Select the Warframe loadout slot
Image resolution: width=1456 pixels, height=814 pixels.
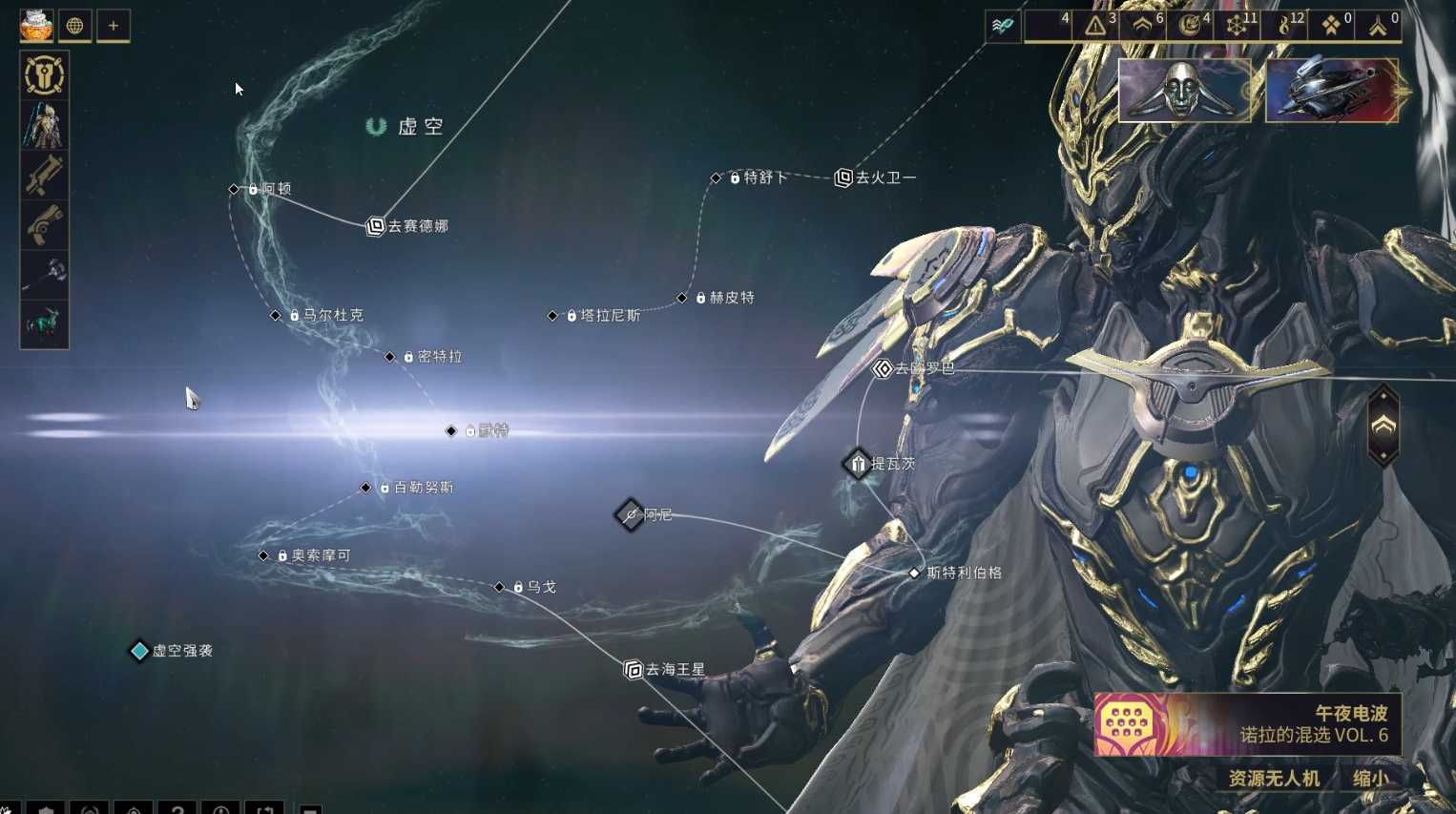click(44, 125)
